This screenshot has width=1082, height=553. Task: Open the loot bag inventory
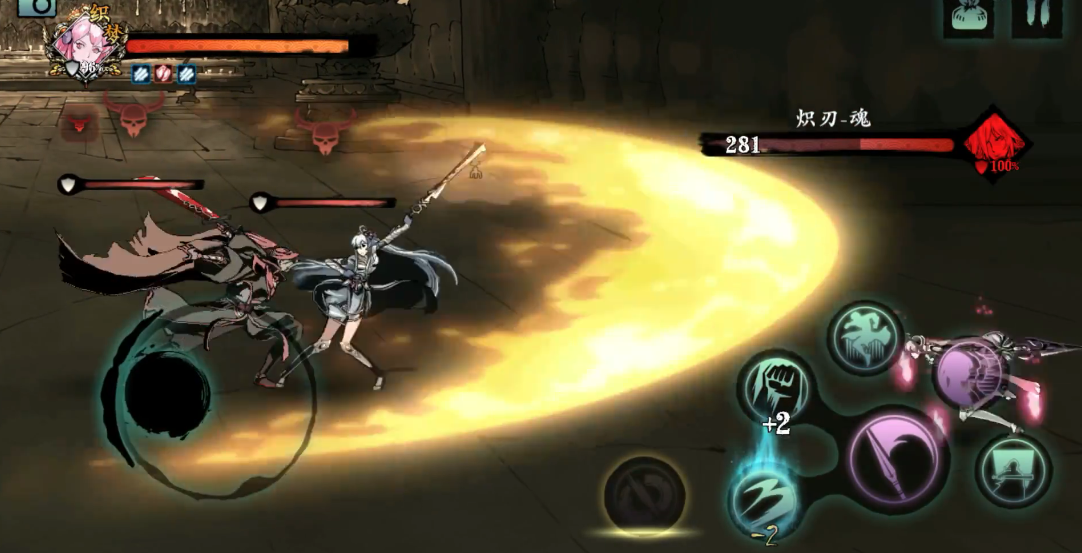pos(968,15)
